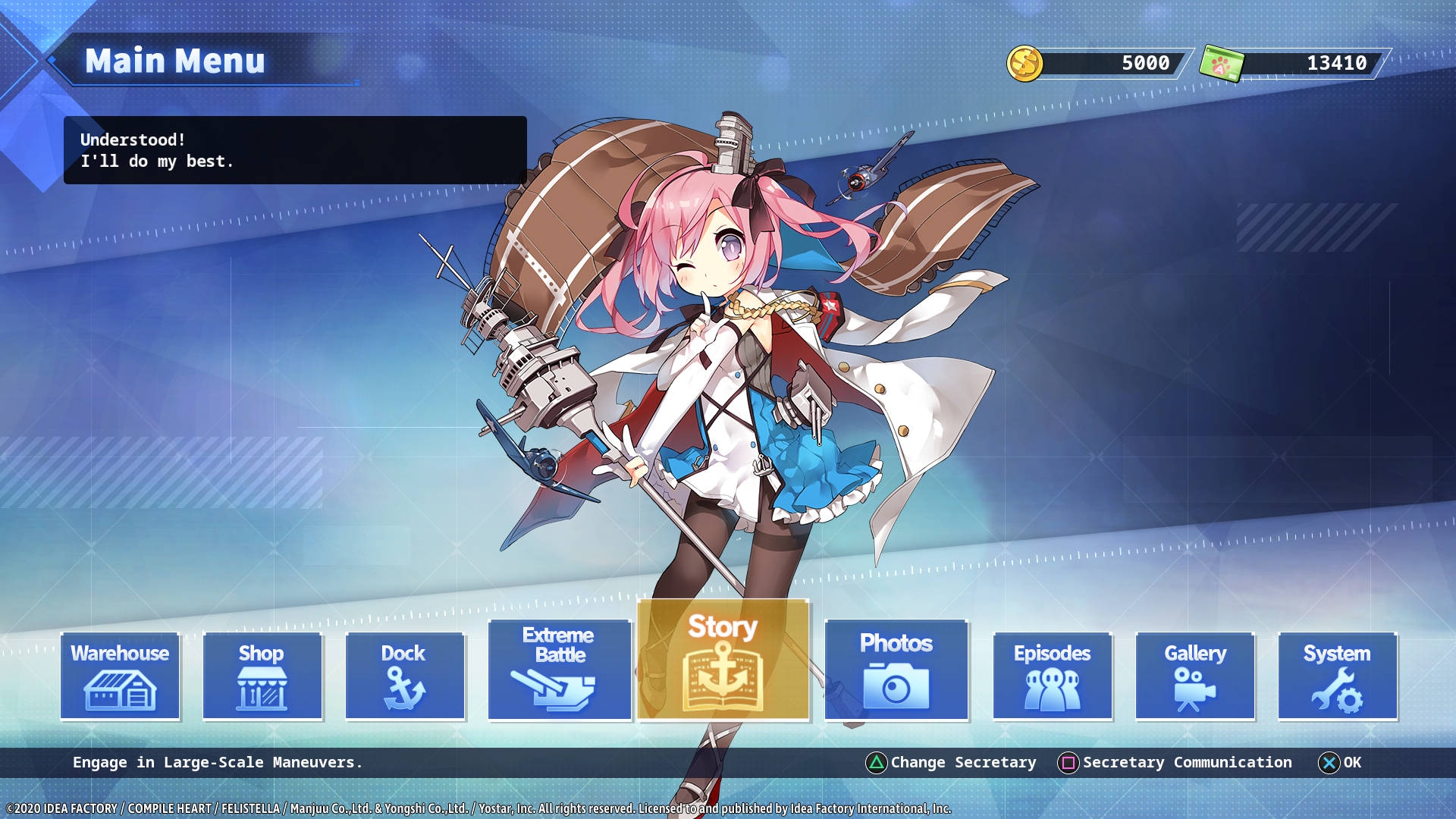
Task: View the Episodes list
Action: tap(1053, 676)
